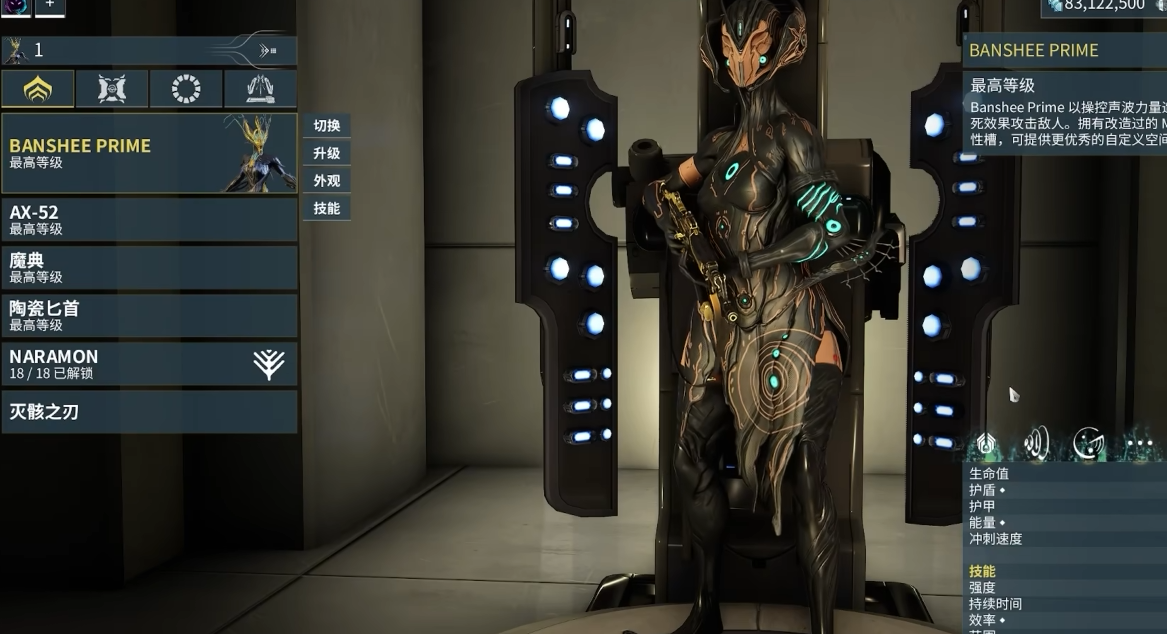The width and height of the screenshot is (1167, 634).
Task: Switch to the segmented ring gear tab
Action: [x=186, y=89]
